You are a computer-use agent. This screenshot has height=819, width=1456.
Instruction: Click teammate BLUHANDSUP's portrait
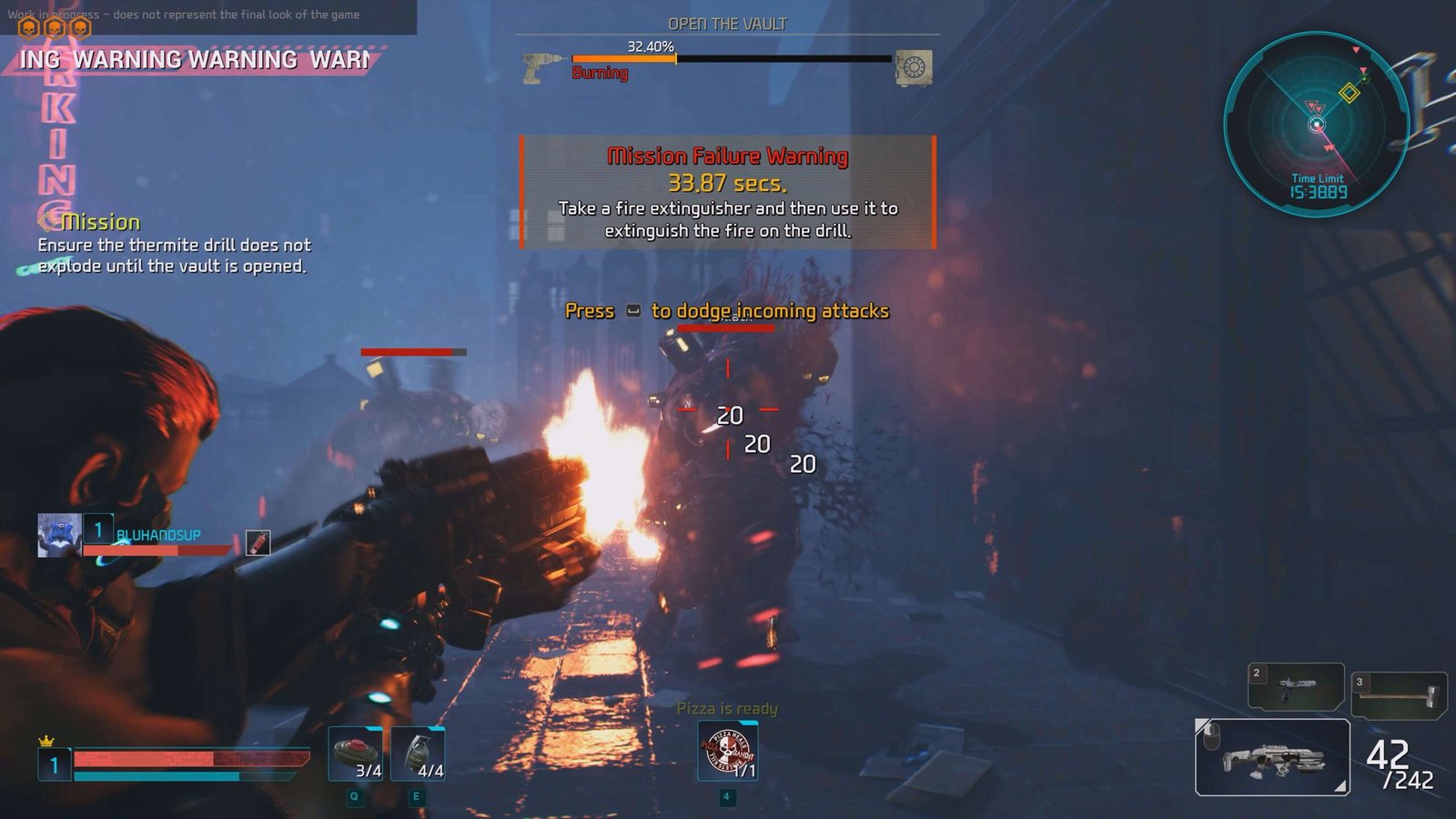click(x=59, y=534)
